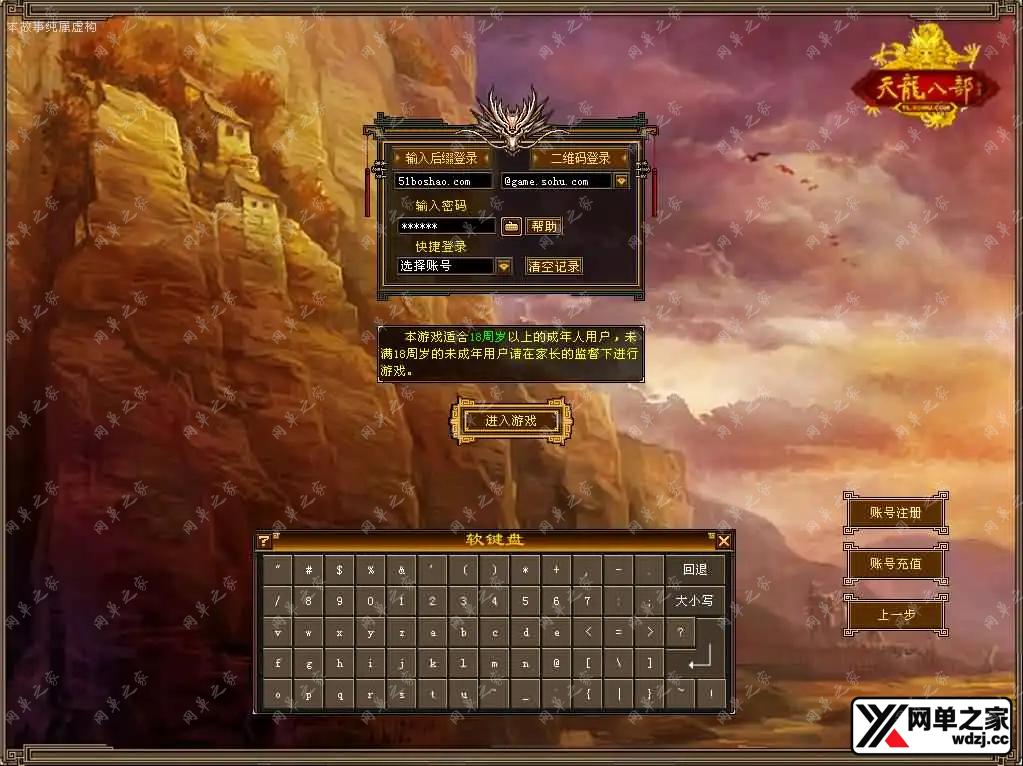Switch to 输入后缀登录 login mode

click(442, 158)
